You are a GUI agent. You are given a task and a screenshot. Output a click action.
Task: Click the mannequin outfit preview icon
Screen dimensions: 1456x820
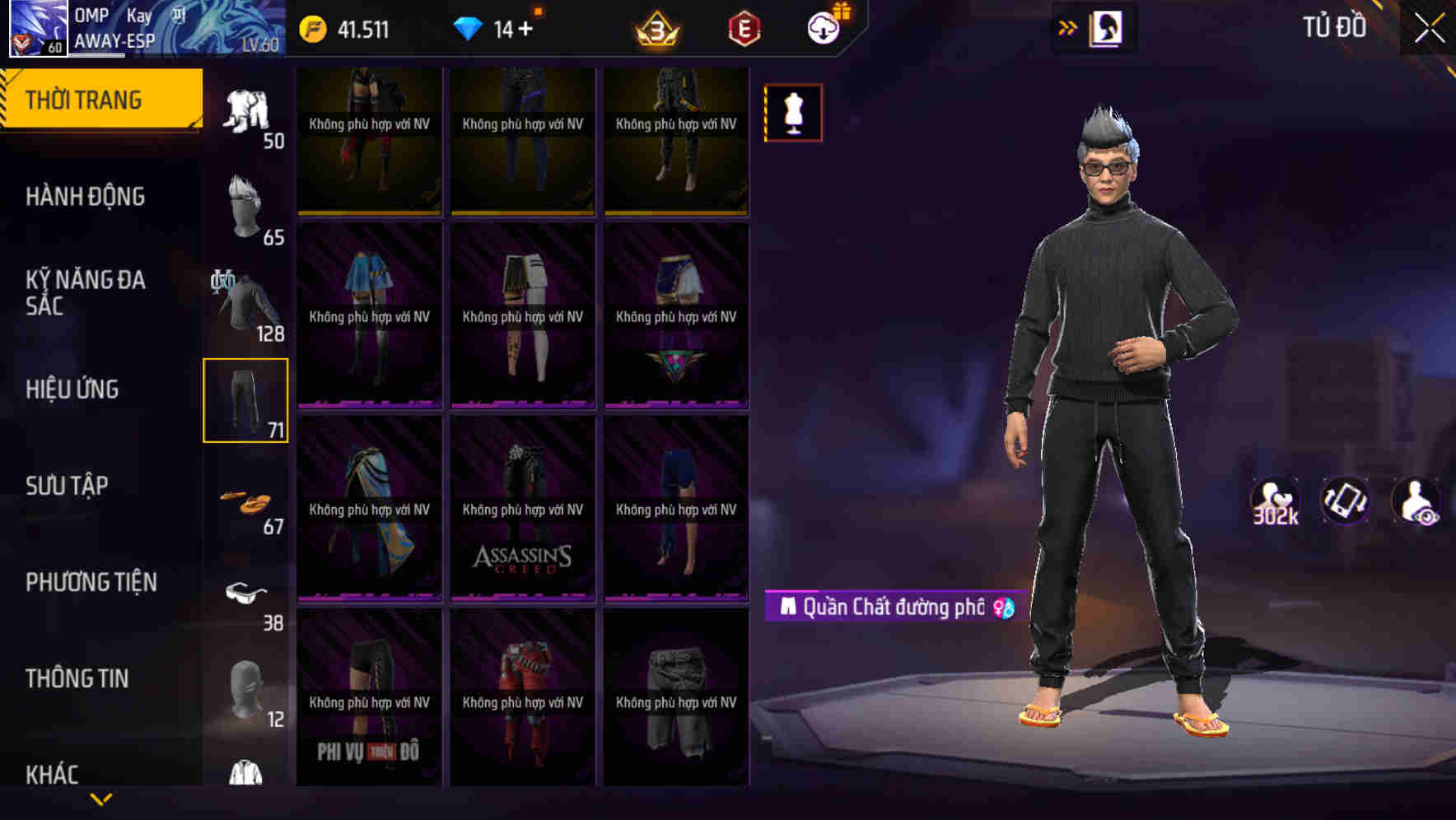[x=792, y=113]
